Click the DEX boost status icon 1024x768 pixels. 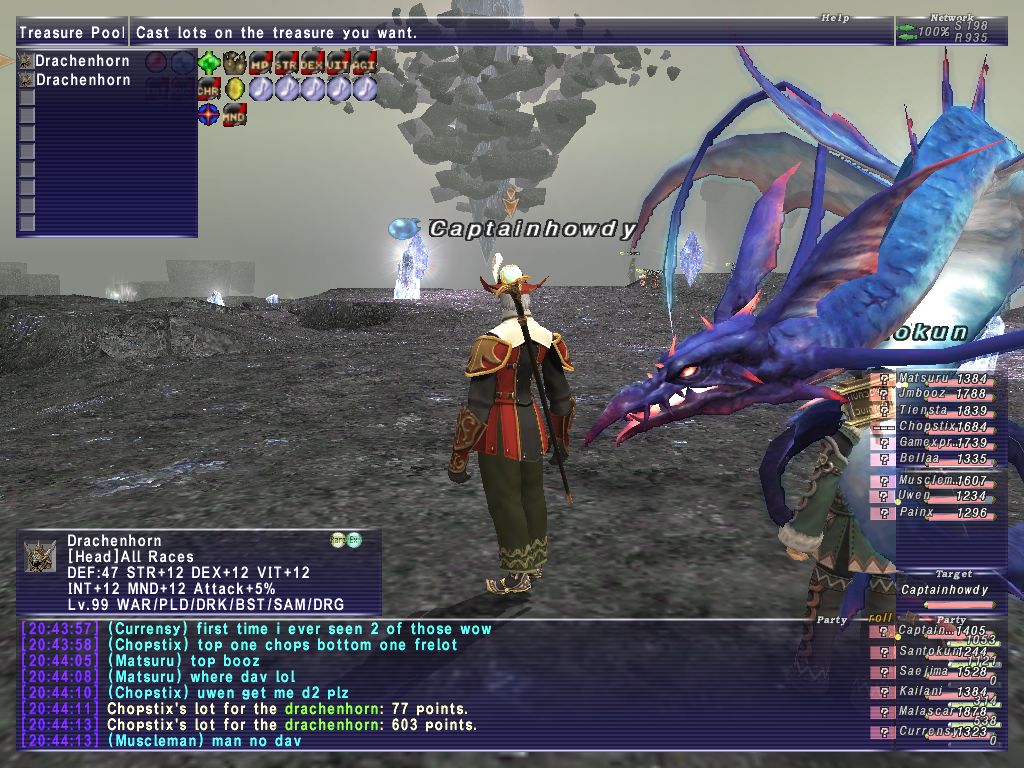[312, 62]
